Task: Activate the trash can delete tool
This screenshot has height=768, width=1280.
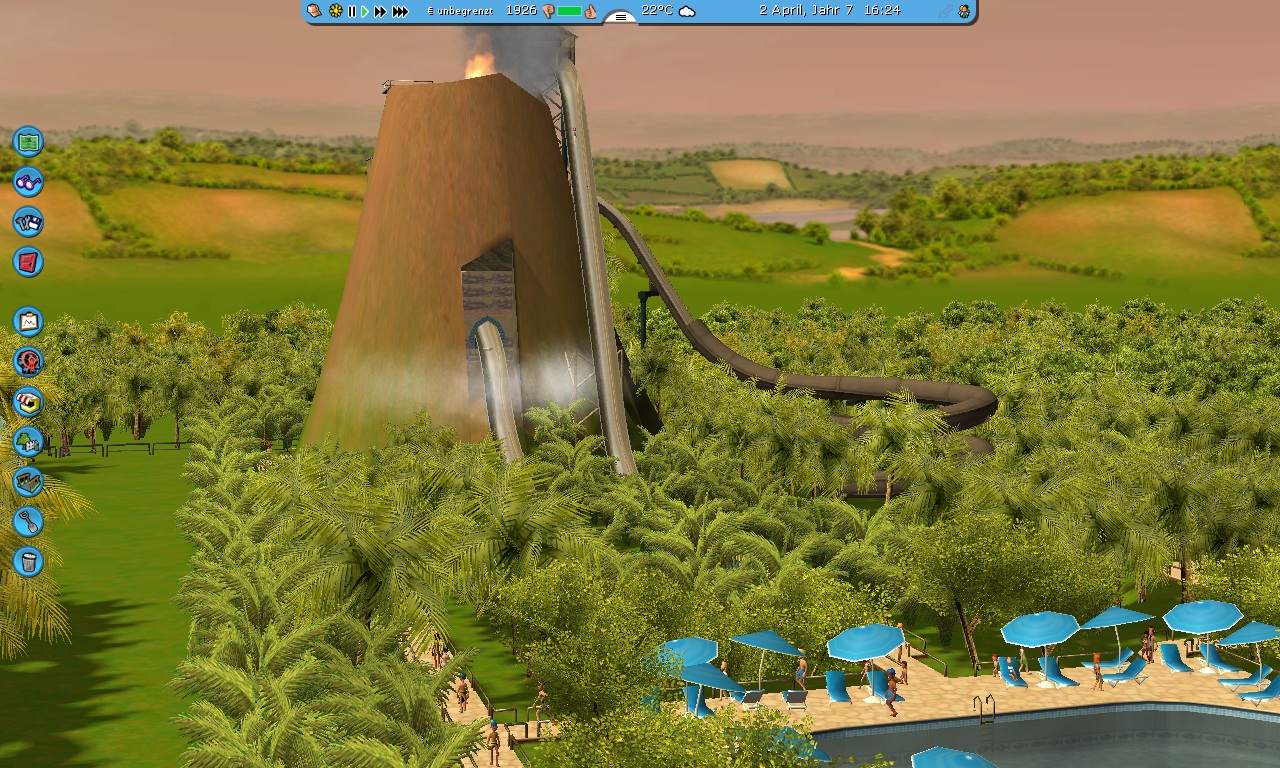Action: tap(28, 561)
